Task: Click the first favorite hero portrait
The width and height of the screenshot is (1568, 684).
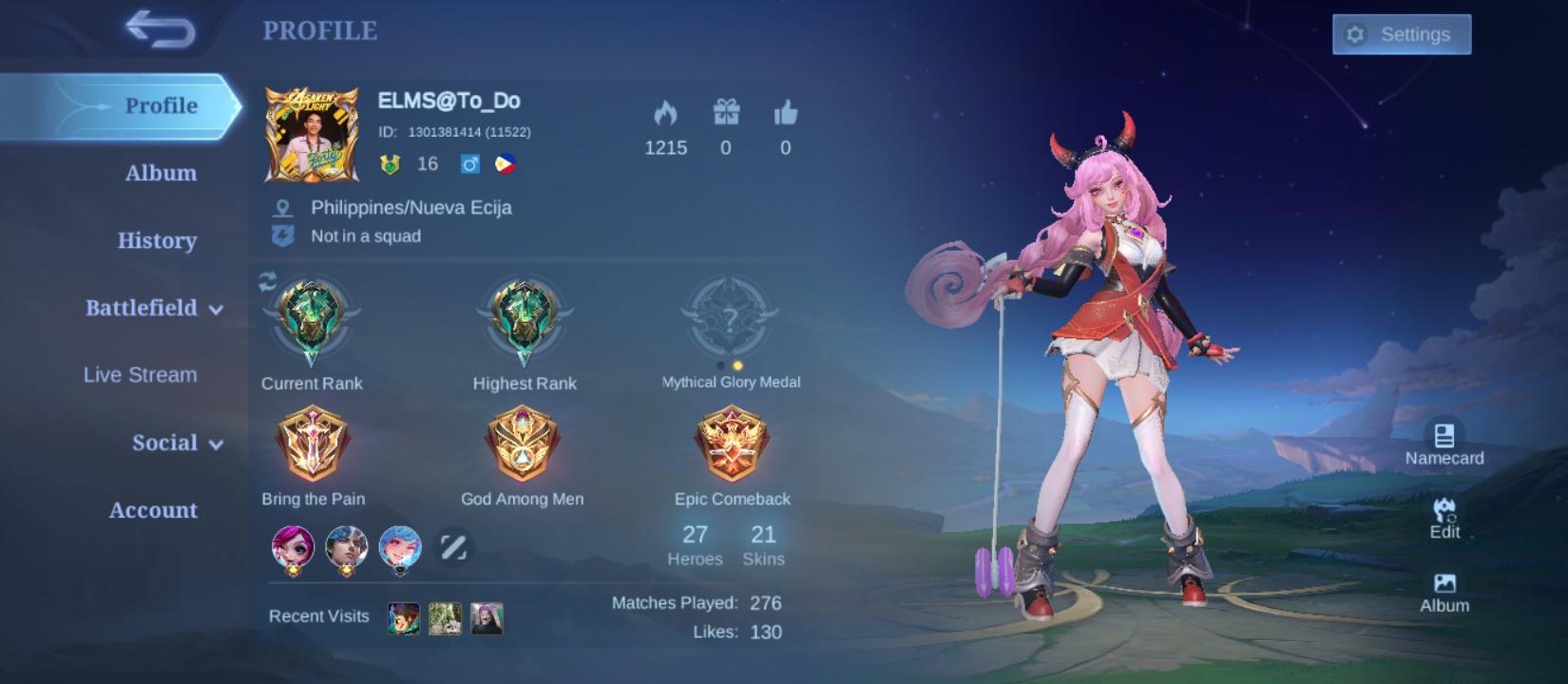Action: coord(293,546)
